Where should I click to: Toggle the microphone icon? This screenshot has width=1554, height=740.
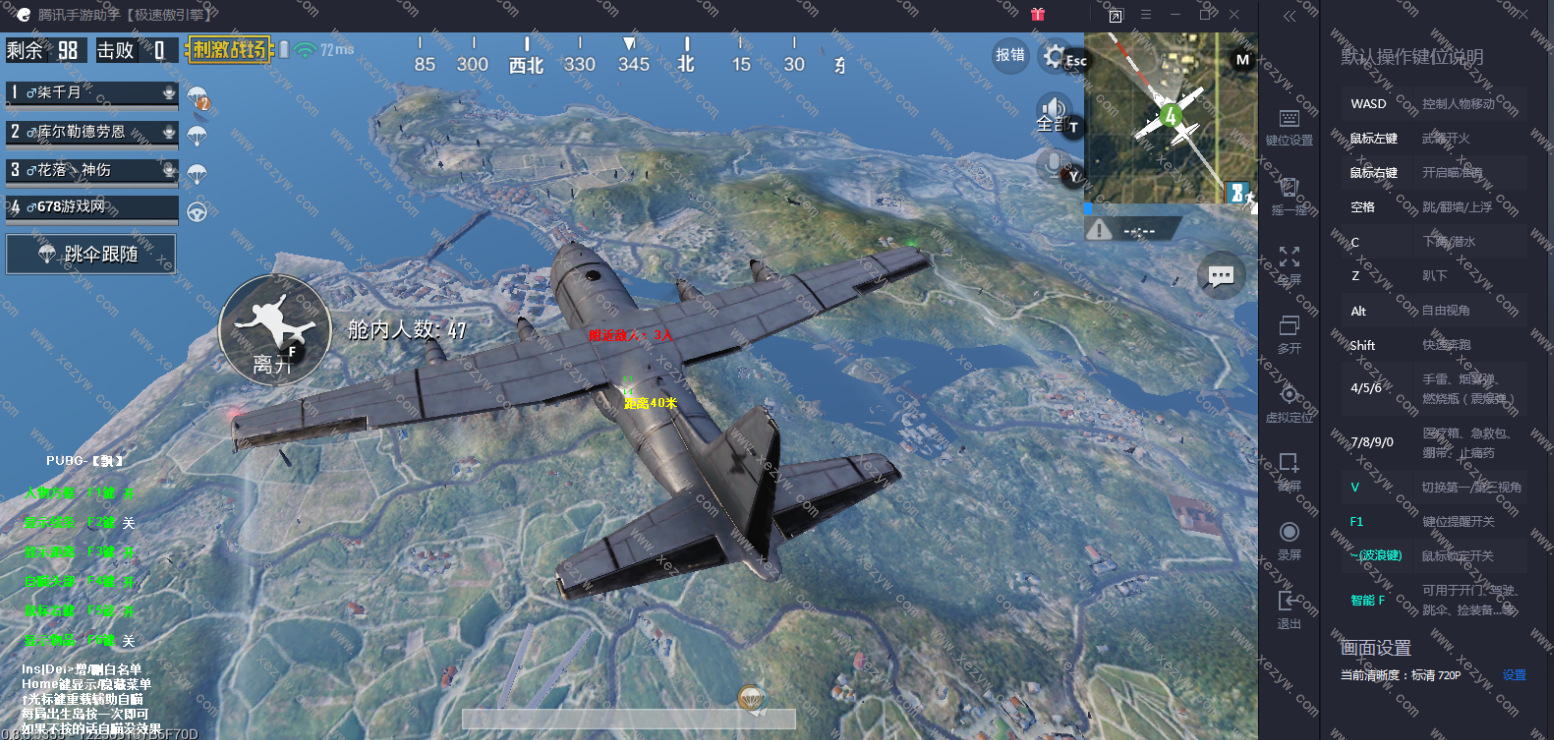tap(1051, 166)
